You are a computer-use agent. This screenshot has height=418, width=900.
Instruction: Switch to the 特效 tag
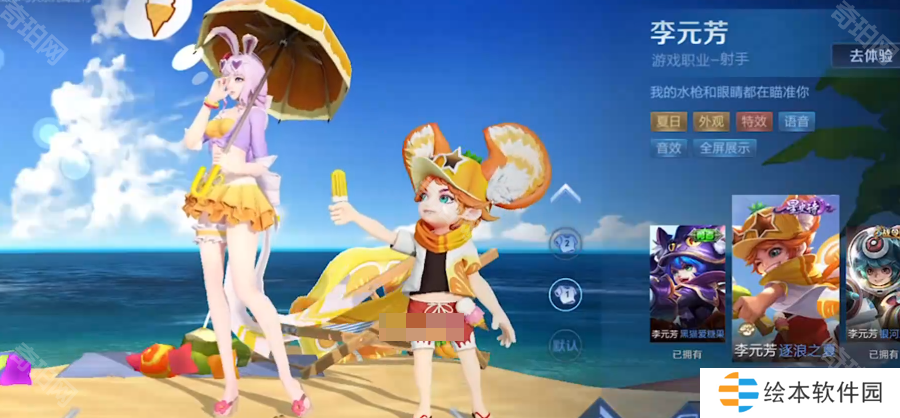click(x=754, y=122)
